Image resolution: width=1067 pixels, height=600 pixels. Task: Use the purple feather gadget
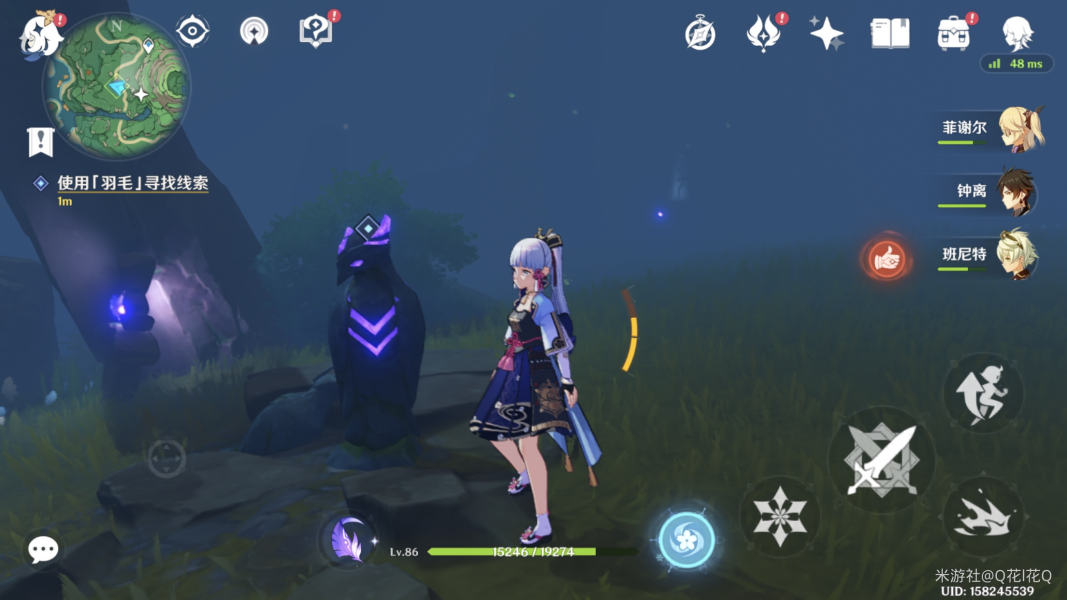(x=347, y=541)
